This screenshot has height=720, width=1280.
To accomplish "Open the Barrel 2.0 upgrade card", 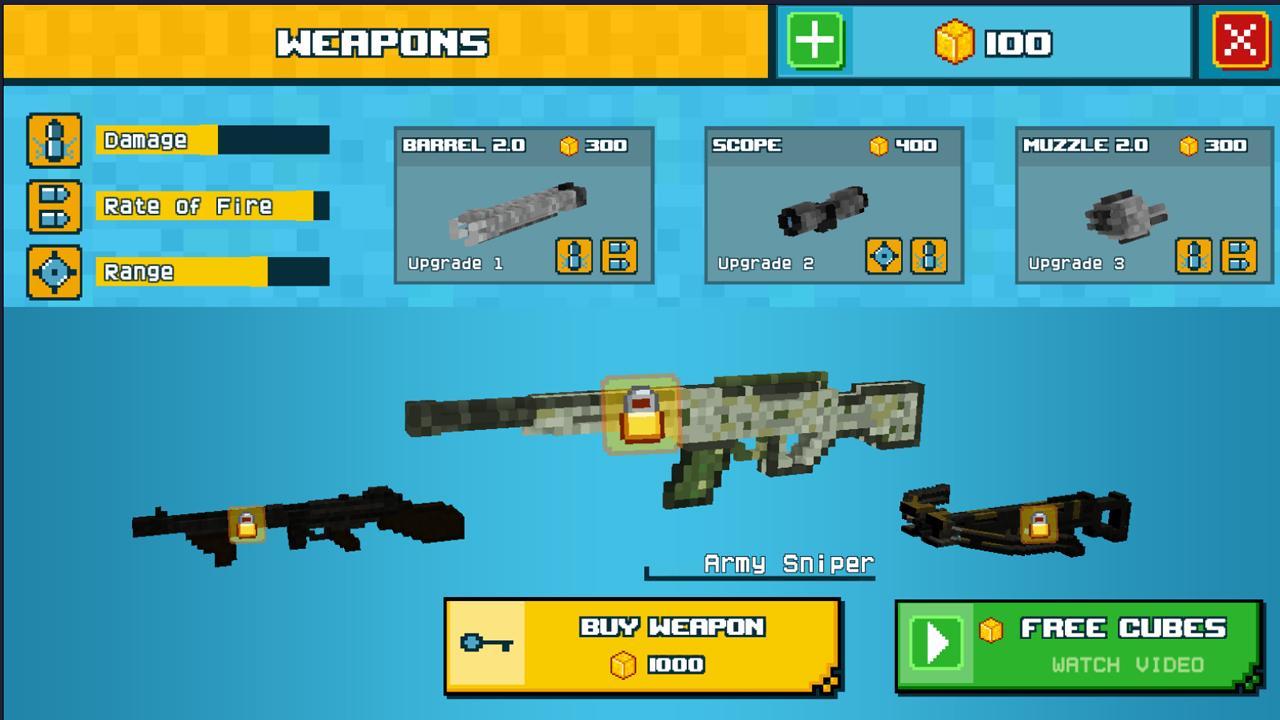I will [523, 205].
